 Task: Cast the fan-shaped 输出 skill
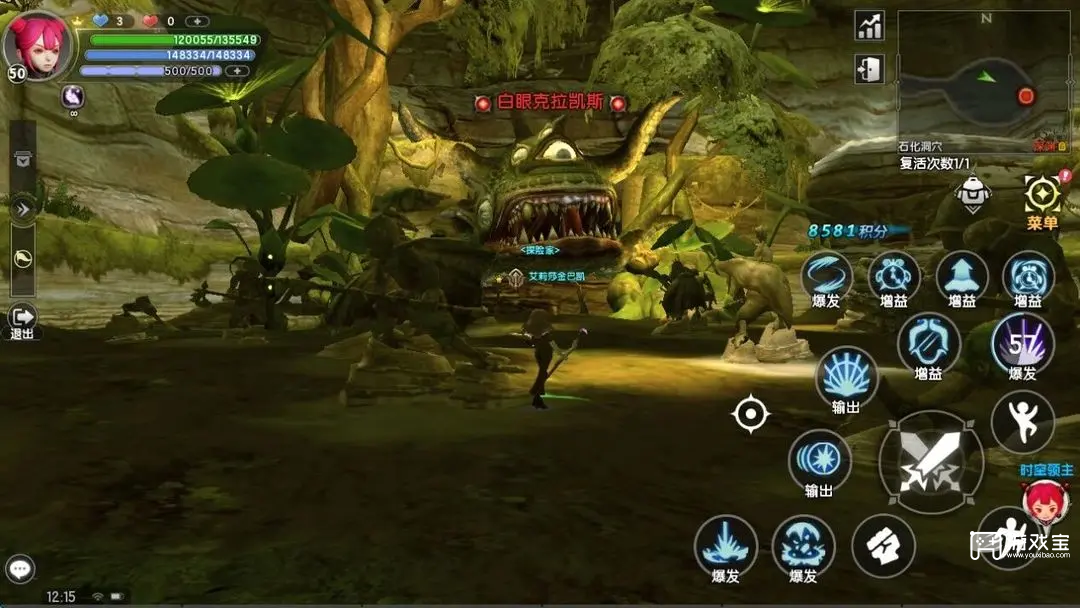click(846, 378)
